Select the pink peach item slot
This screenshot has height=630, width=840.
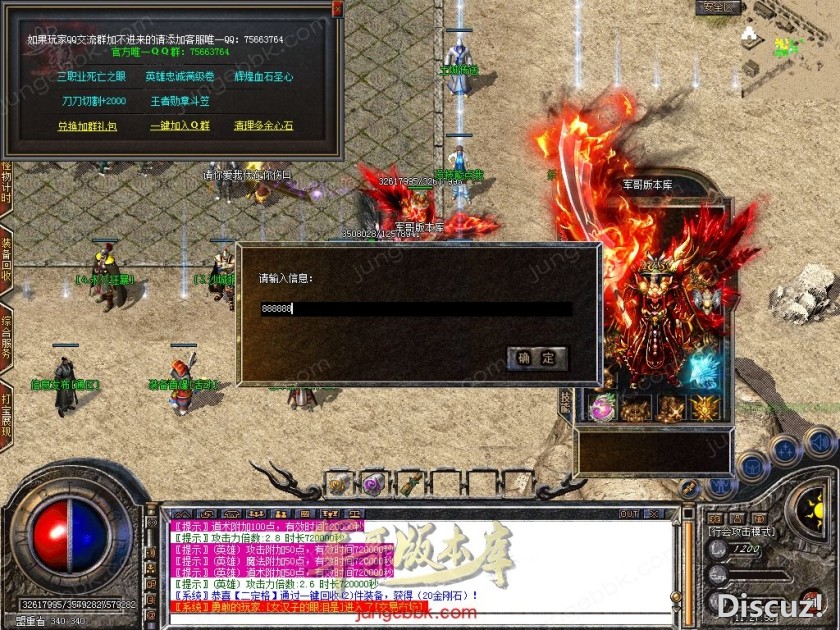point(602,407)
